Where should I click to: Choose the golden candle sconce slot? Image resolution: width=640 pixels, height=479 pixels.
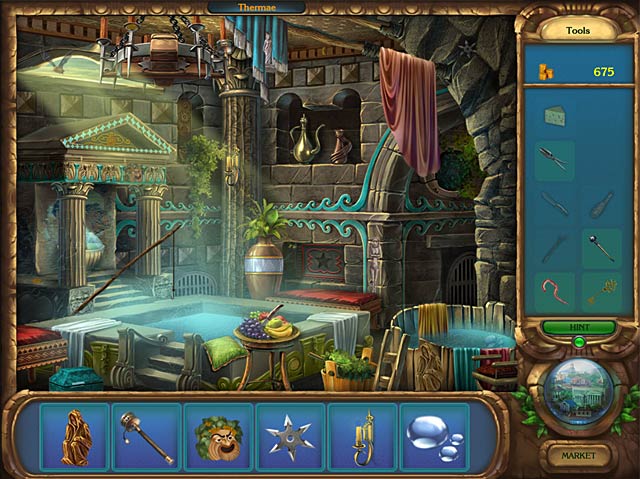point(362,437)
